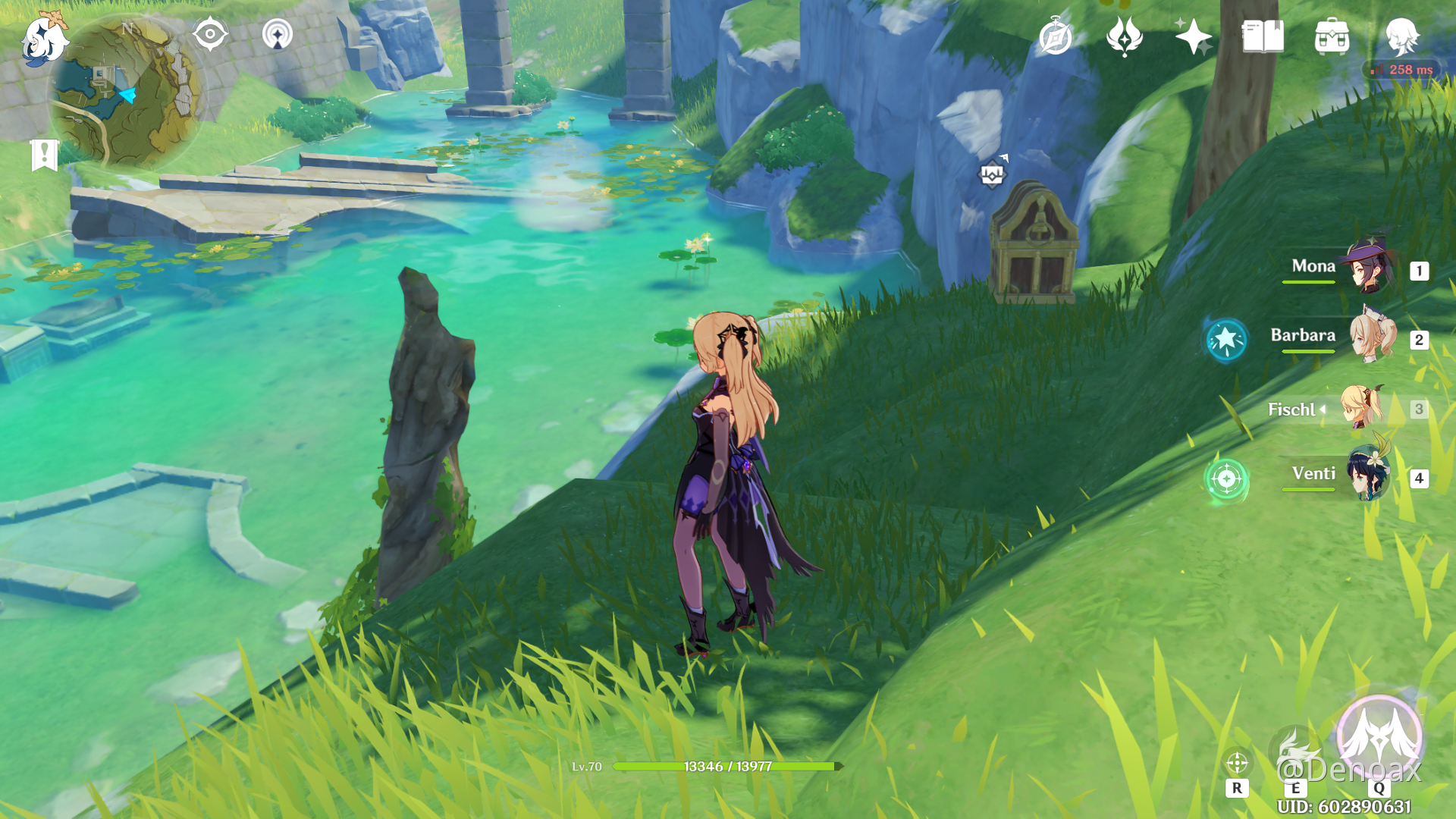Tap the aiming mode crosshair icon
The width and height of the screenshot is (1456, 819).
coord(1237,763)
